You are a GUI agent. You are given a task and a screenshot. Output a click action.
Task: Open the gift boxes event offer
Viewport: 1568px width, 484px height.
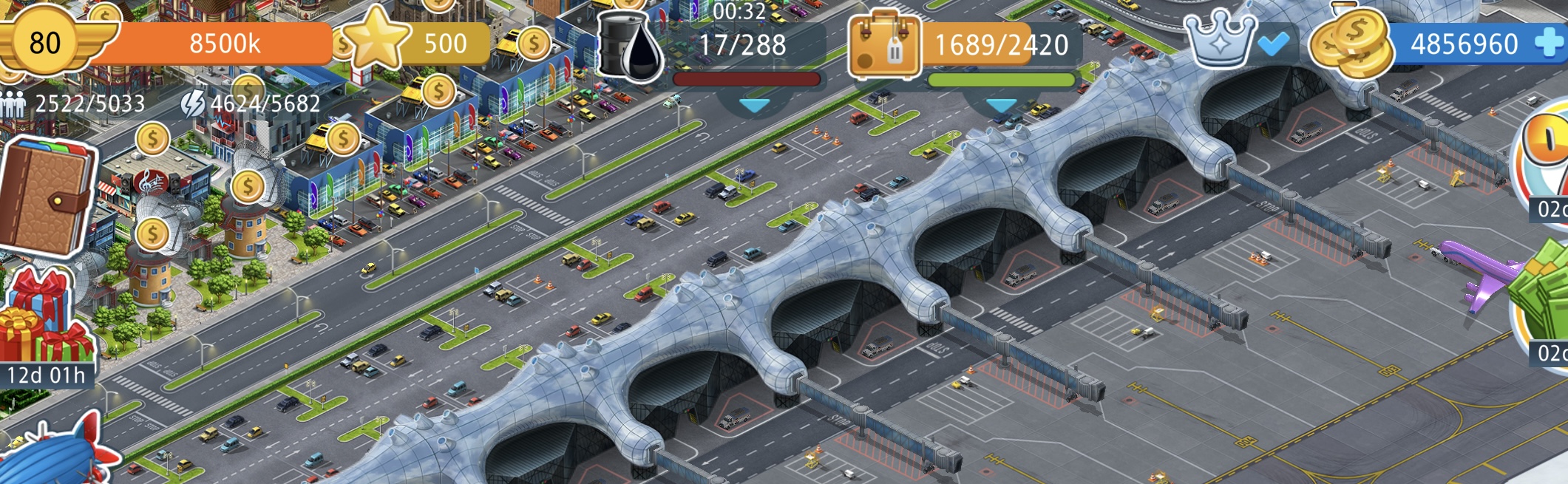(x=43, y=318)
